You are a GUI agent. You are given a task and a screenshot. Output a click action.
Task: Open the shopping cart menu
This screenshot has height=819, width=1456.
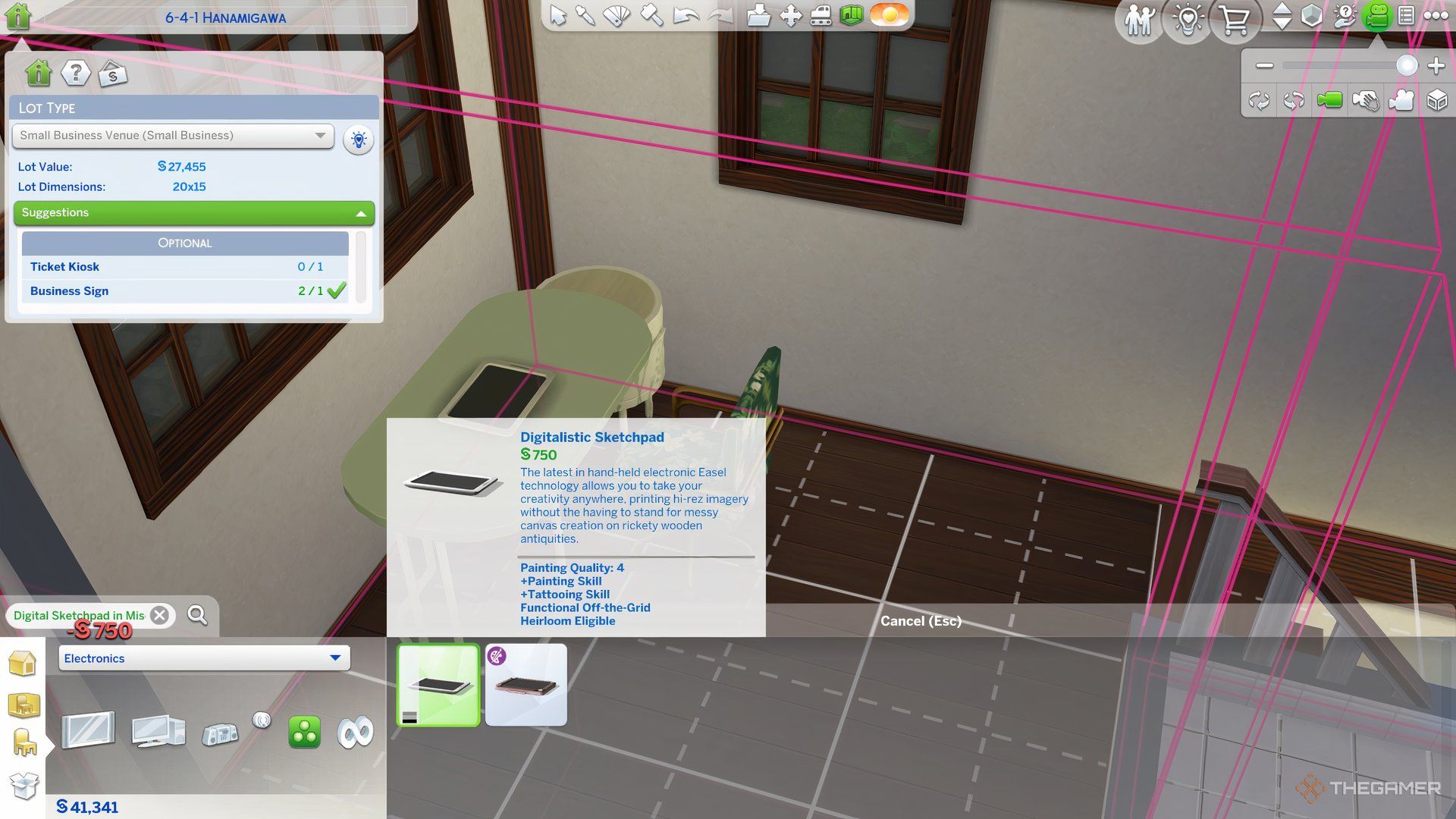point(1235,20)
